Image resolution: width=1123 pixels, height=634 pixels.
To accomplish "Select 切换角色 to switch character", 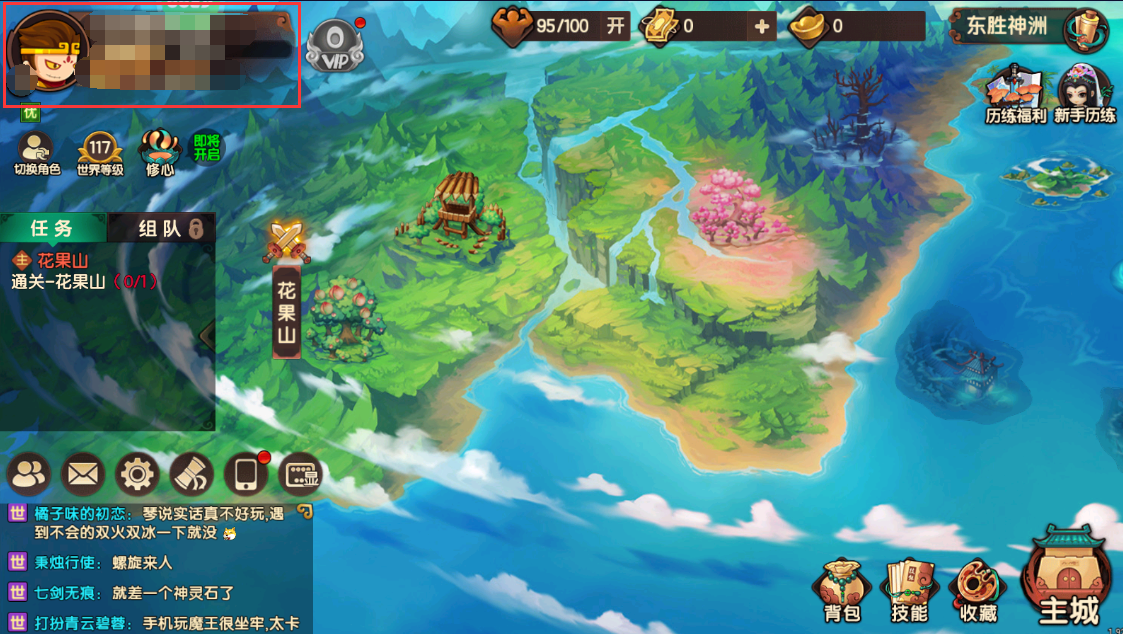I will click(37, 153).
